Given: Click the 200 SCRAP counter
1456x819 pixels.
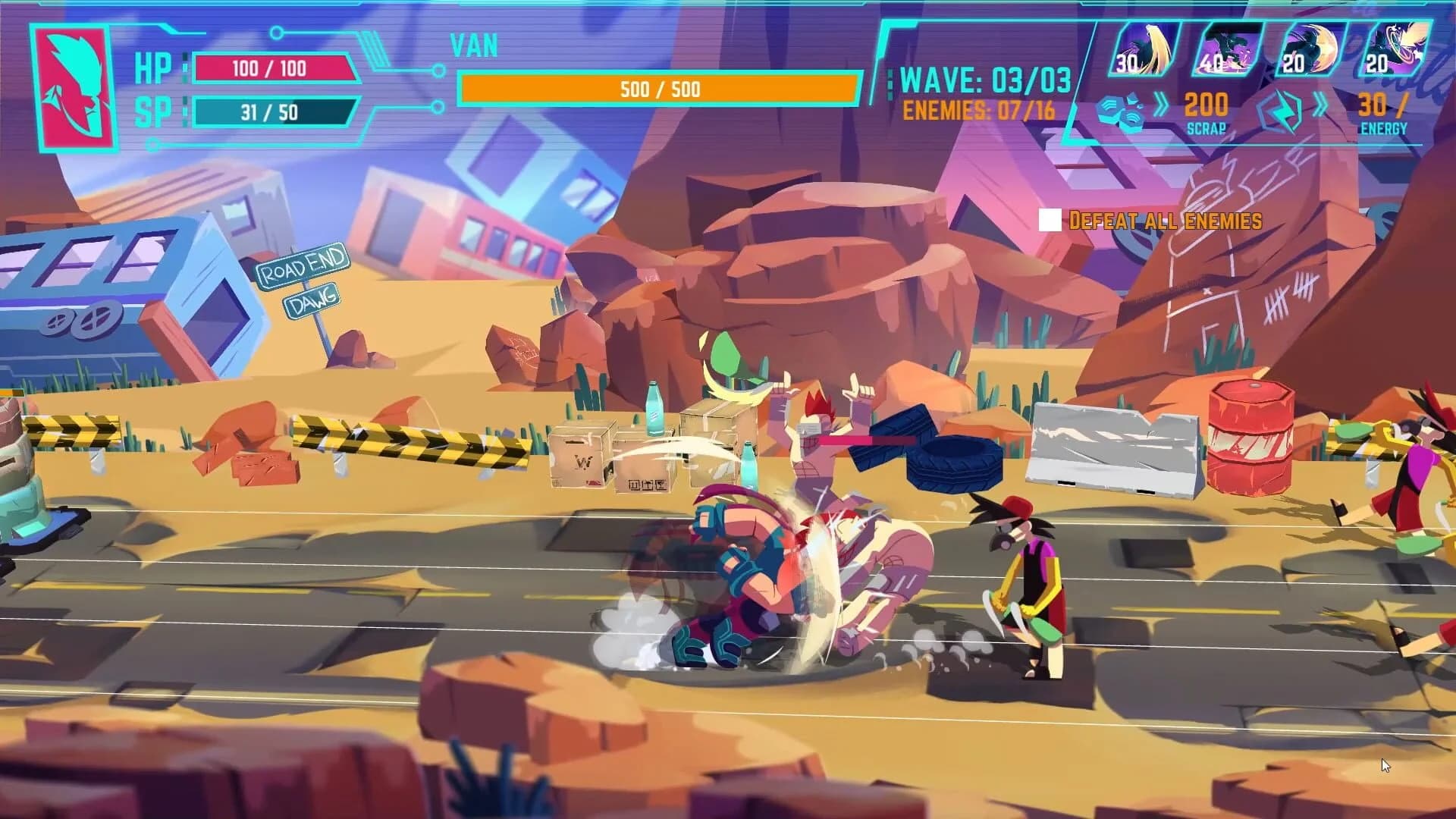Looking at the screenshot, I should pyautogui.click(x=1207, y=108).
